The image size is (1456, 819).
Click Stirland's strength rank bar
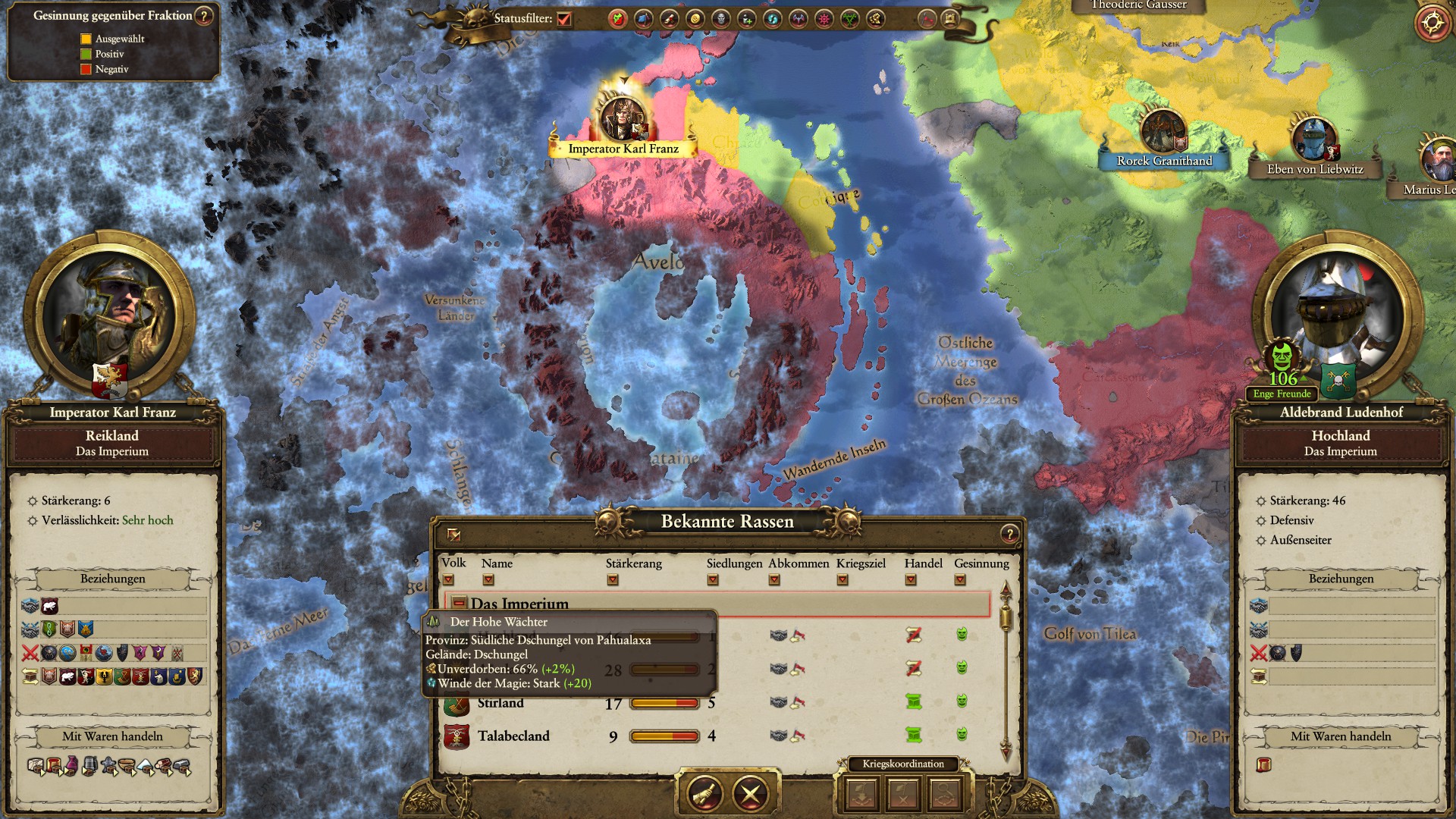click(x=664, y=704)
